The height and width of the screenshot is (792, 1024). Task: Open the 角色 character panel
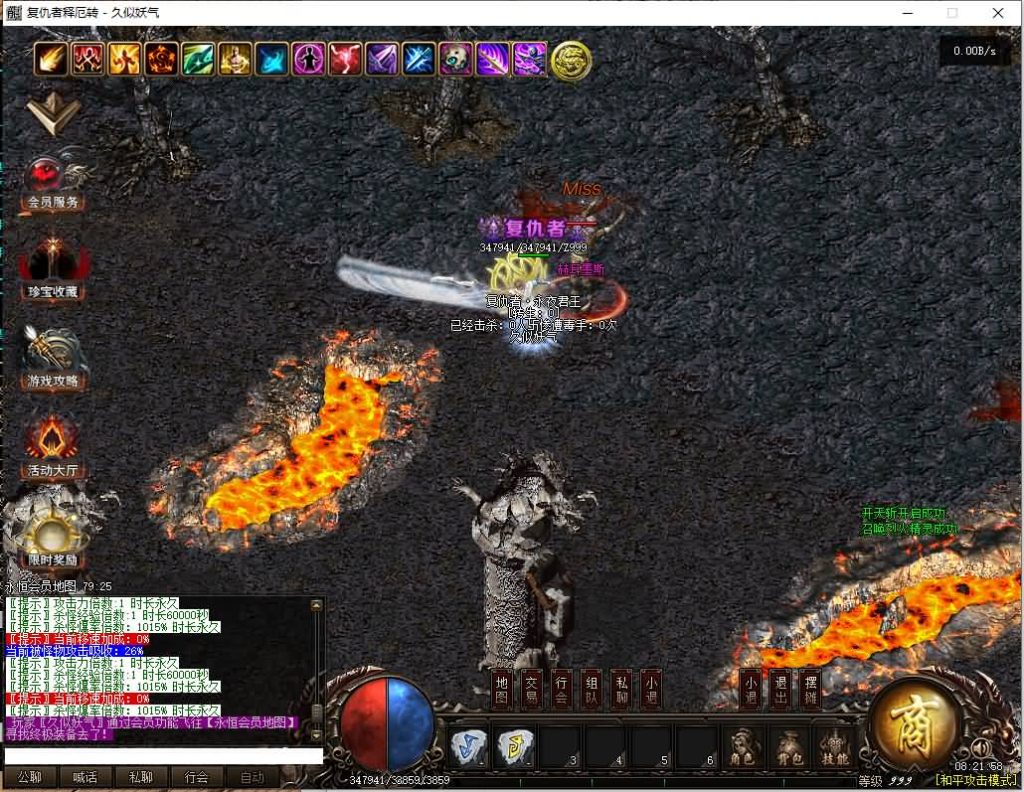[742, 747]
